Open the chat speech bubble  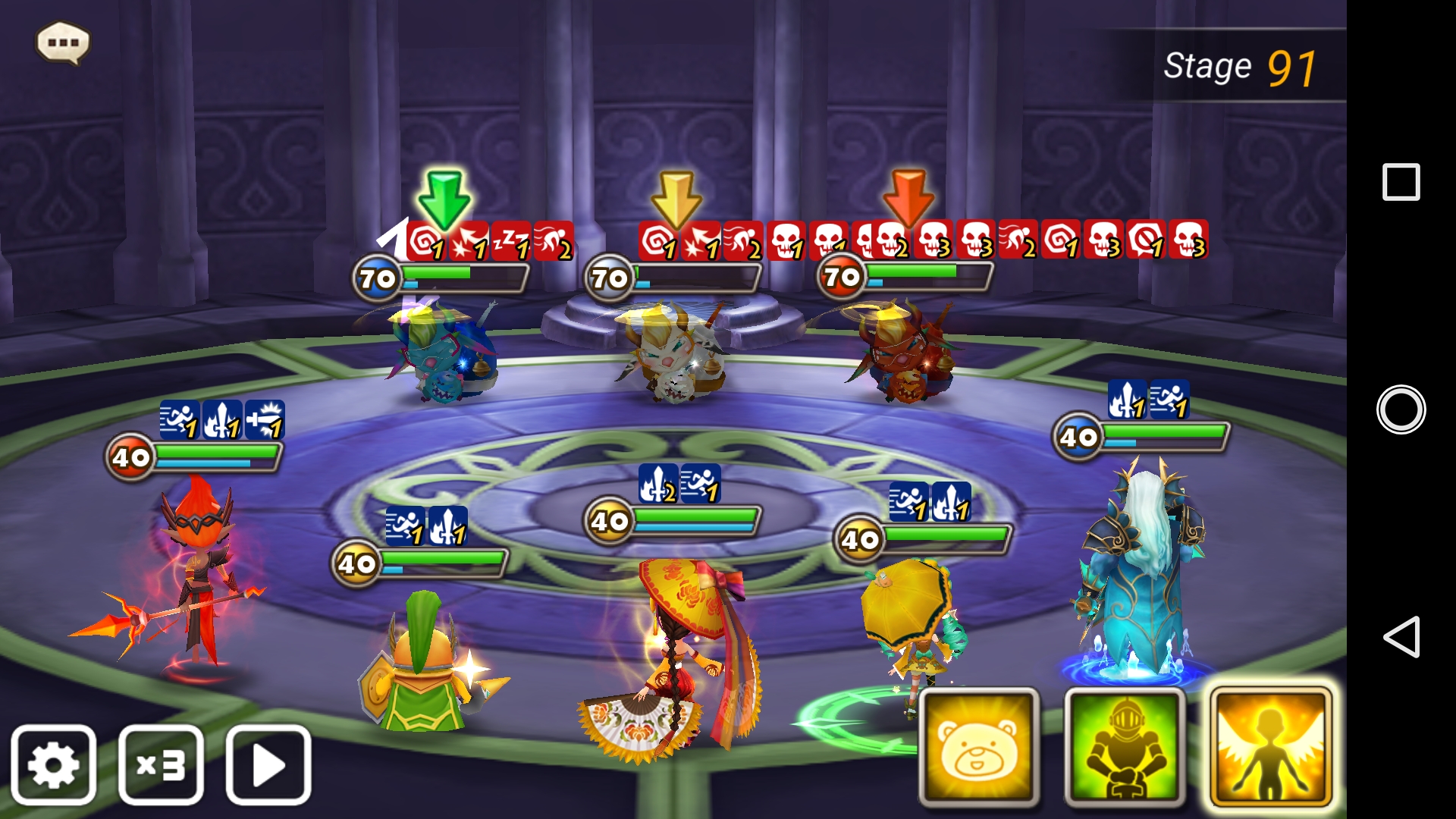click(x=63, y=42)
